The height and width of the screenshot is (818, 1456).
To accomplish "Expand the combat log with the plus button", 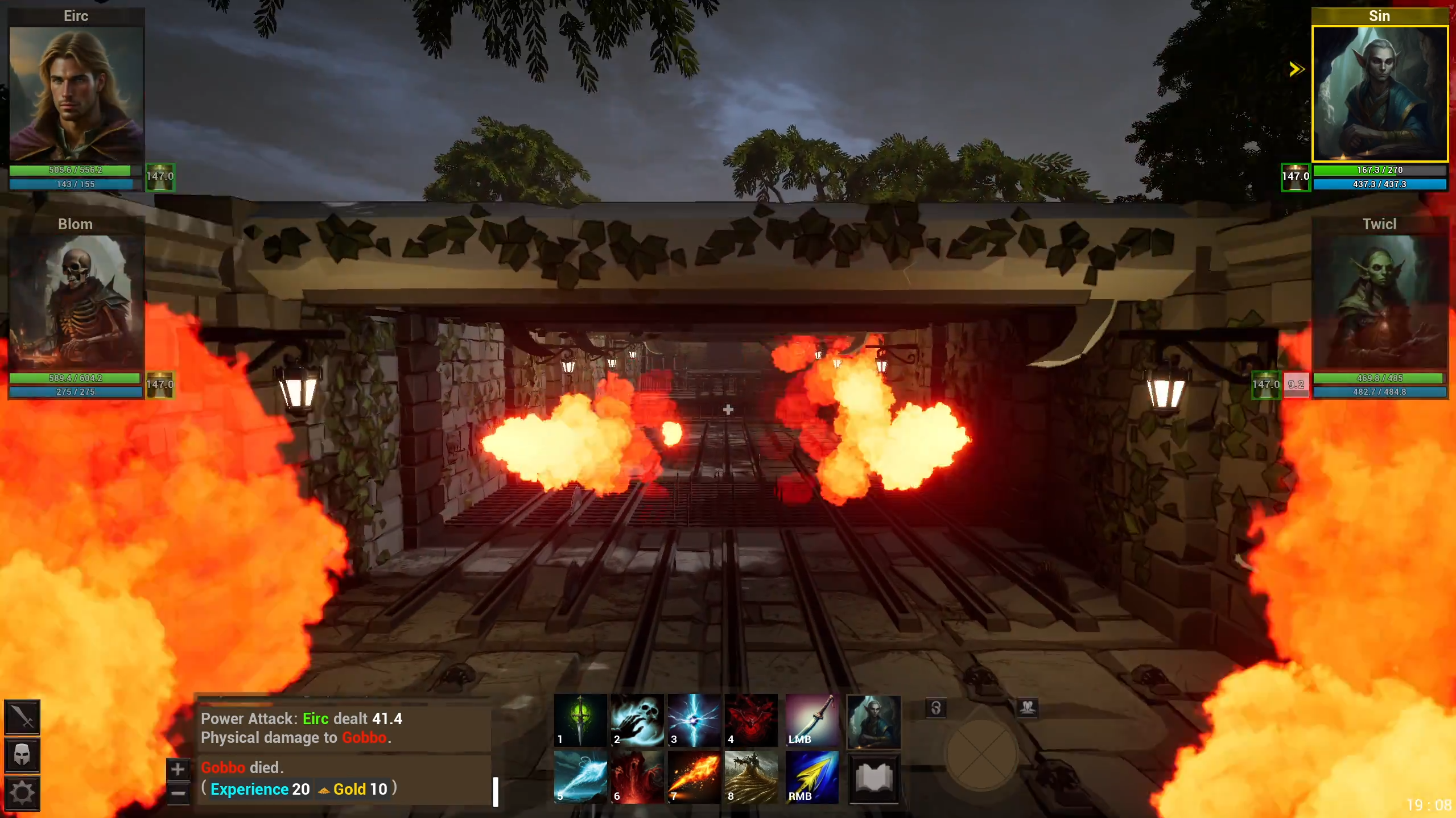I will pyautogui.click(x=178, y=769).
